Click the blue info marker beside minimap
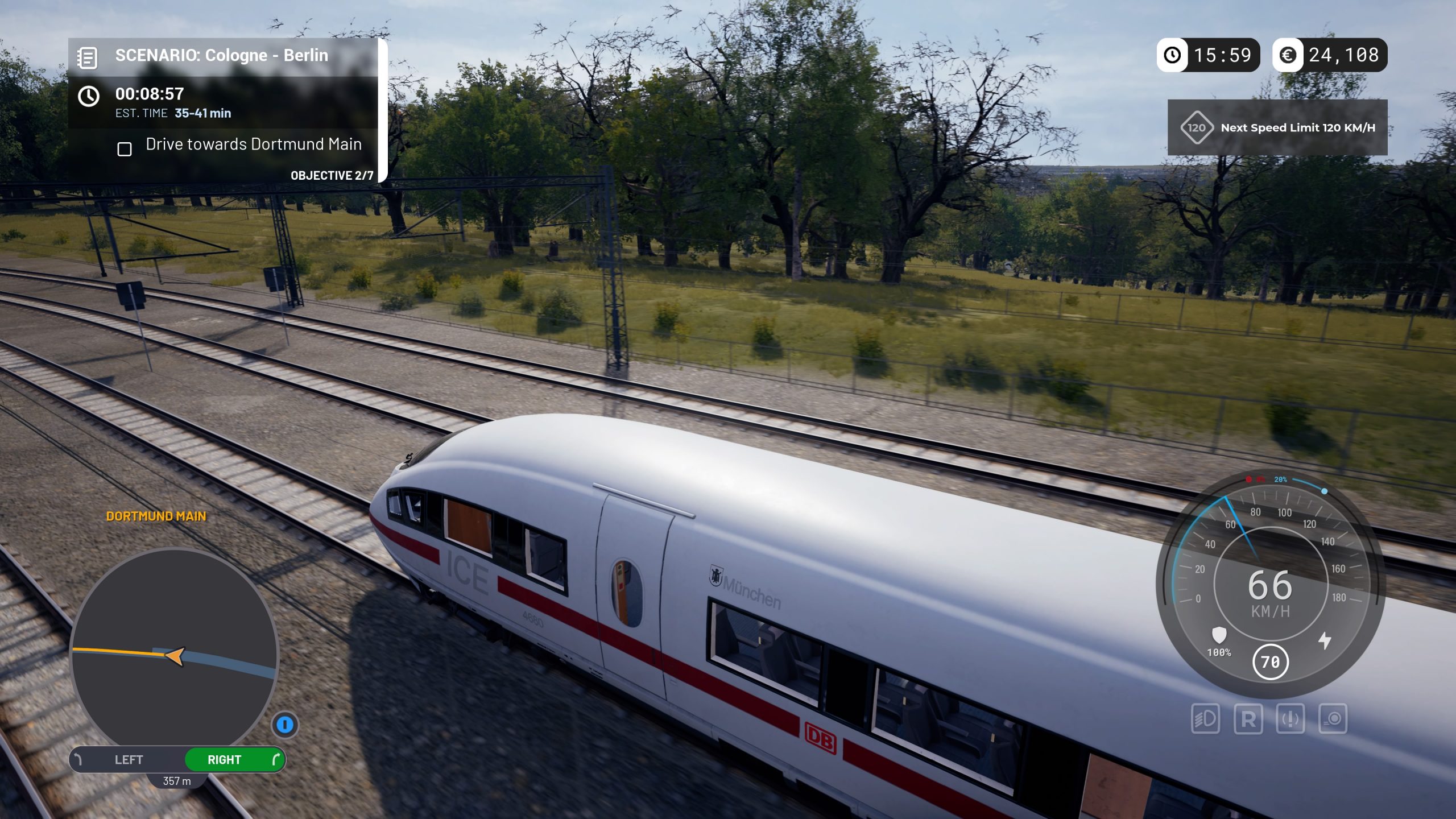 pyautogui.click(x=285, y=725)
